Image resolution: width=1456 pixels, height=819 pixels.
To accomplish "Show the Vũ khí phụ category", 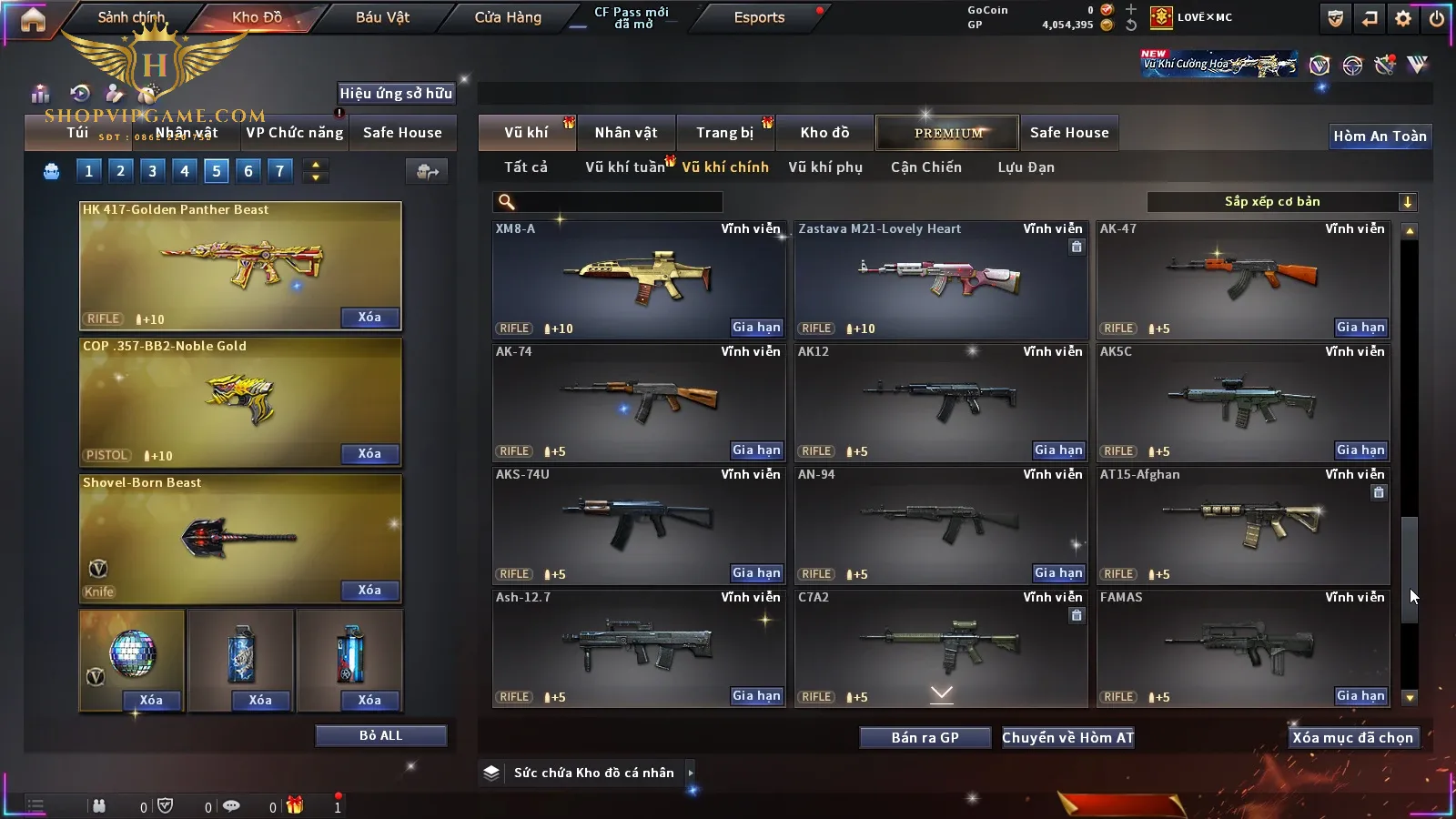I will pyautogui.click(x=825, y=167).
